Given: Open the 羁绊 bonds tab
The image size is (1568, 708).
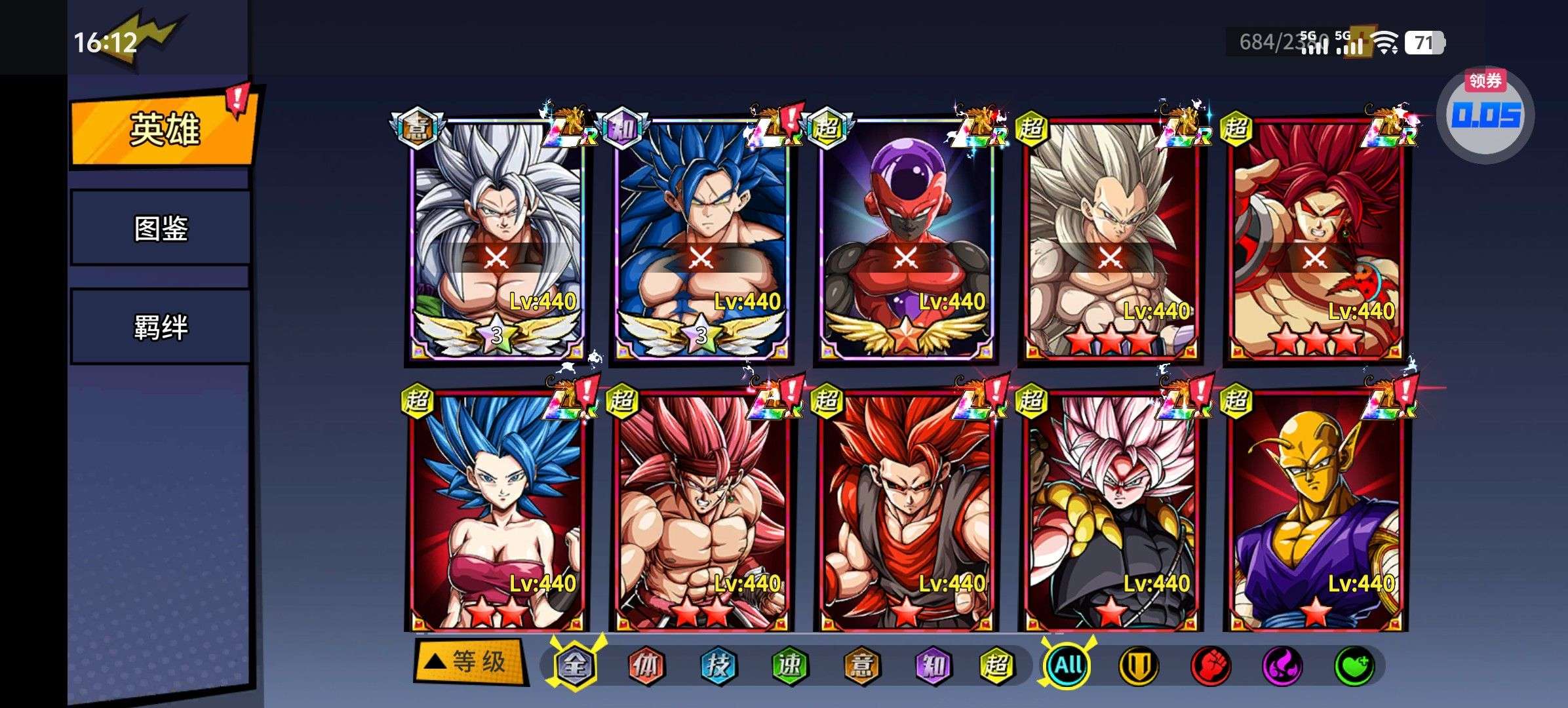Looking at the screenshot, I should (x=161, y=326).
